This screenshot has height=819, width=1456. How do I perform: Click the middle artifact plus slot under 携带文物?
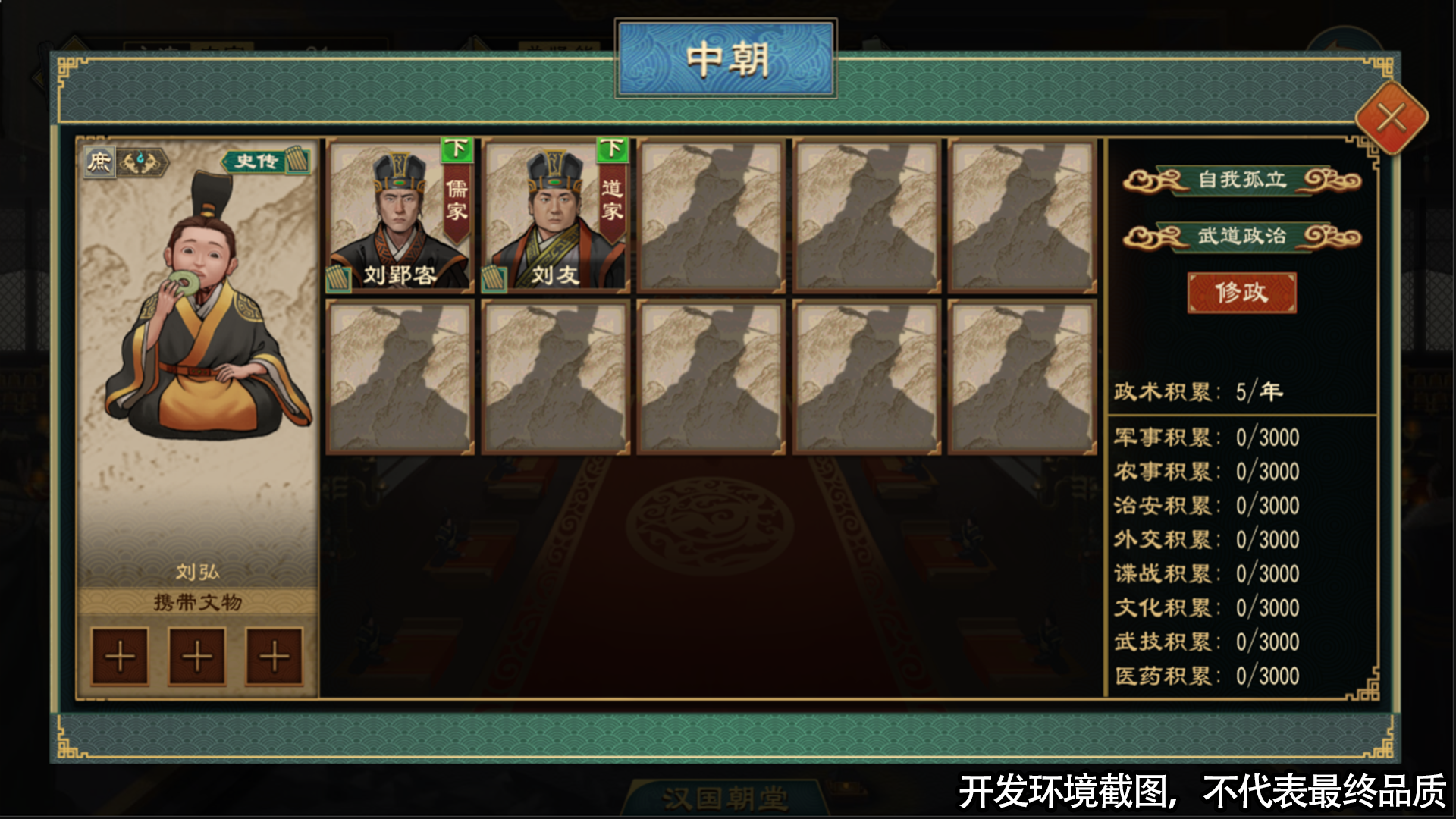coord(197,656)
